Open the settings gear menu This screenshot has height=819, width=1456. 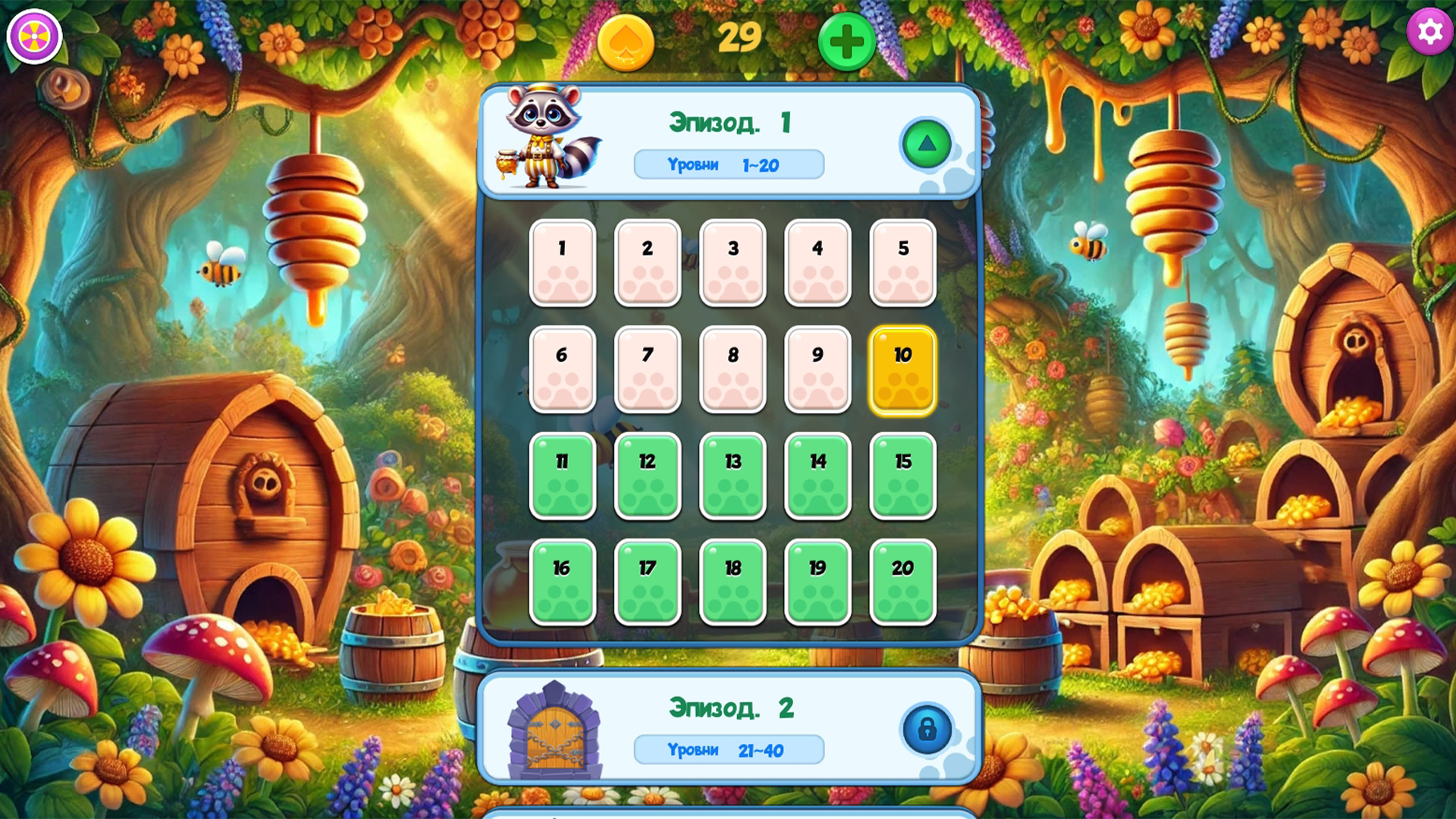(1429, 32)
